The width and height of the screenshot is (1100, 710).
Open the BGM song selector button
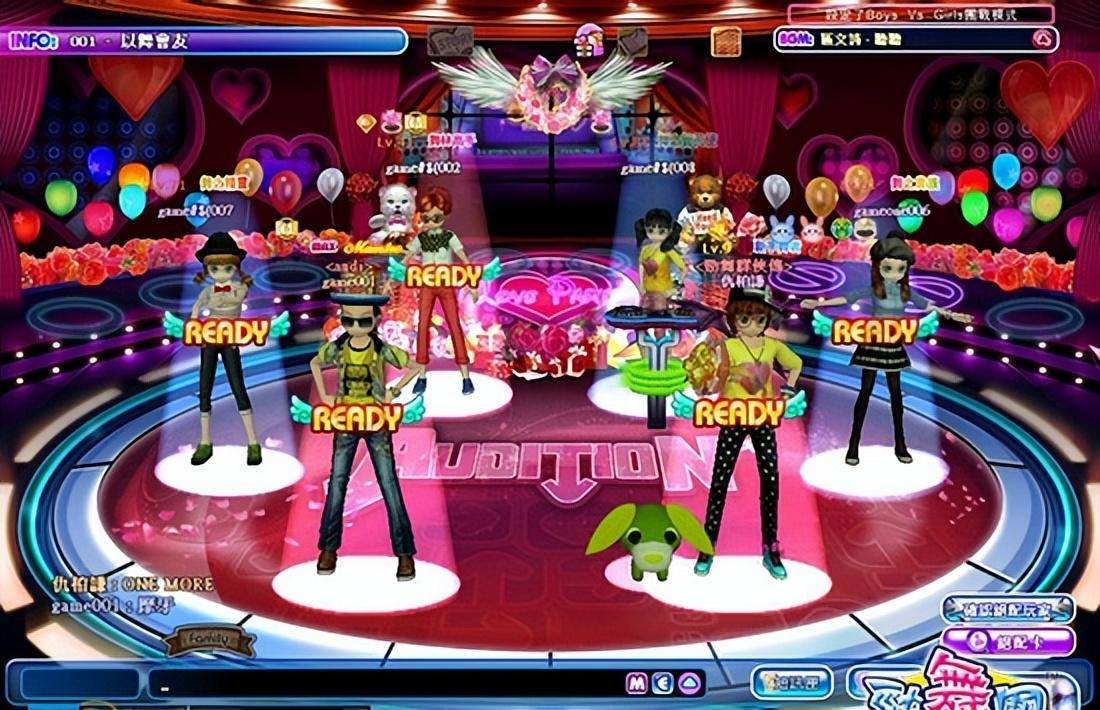pyautogui.click(x=1043, y=41)
